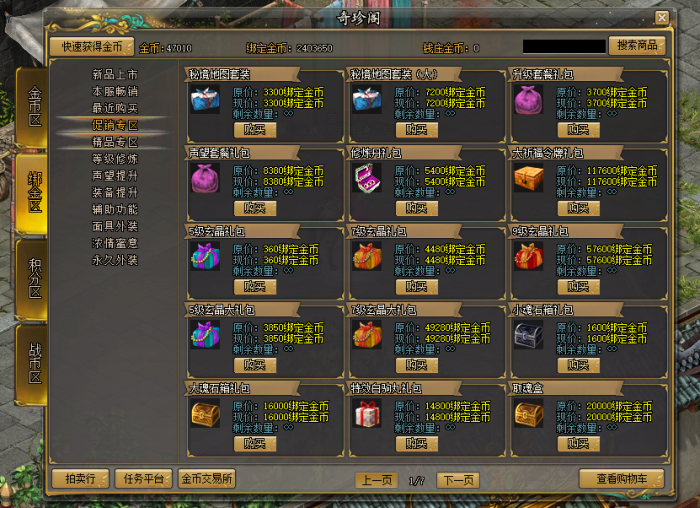This screenshot has height=508, width=700.
Task: Select the 精品专区 category
Action: (x=115, y=142)
